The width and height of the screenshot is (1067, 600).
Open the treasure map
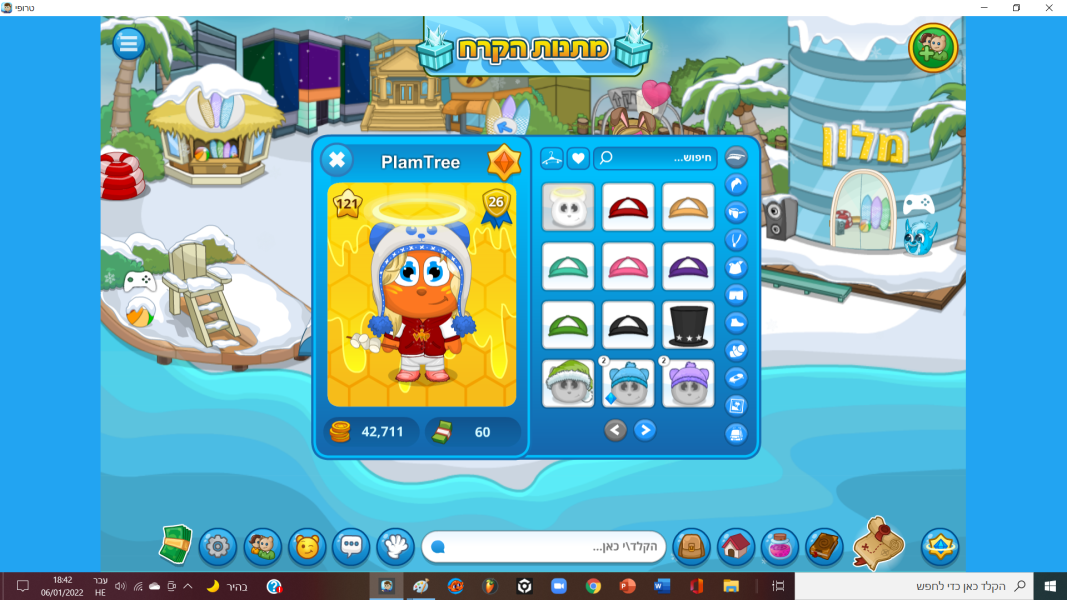(x=879, y=544)
